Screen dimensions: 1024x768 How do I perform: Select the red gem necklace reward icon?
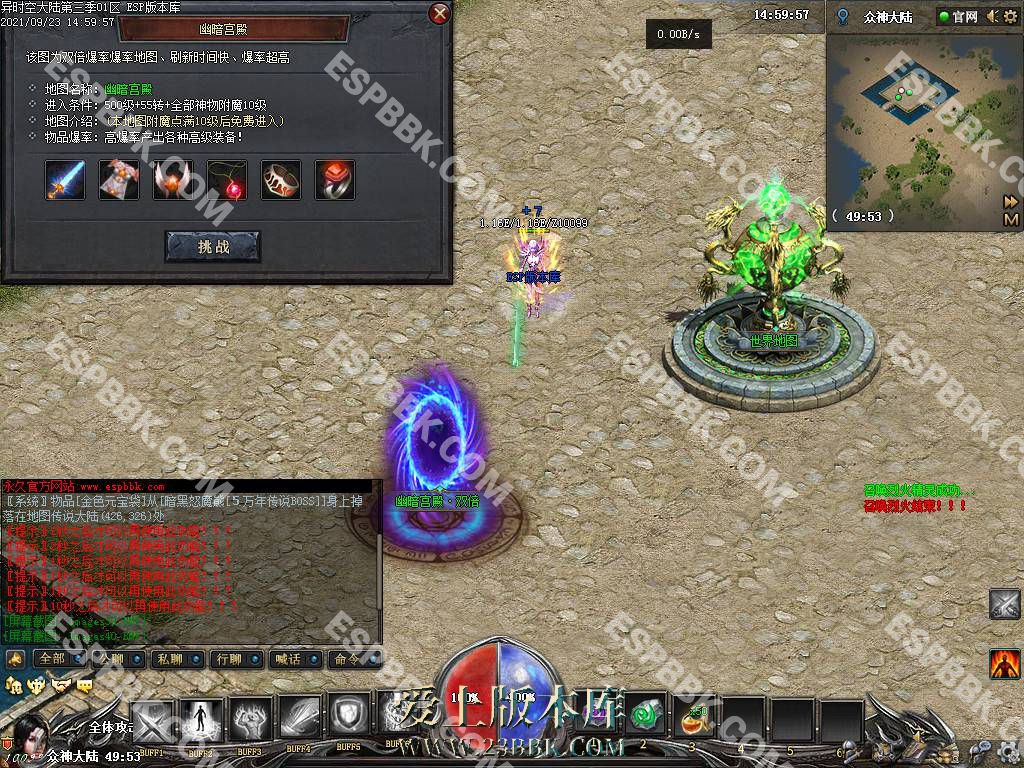pos(227,180)
